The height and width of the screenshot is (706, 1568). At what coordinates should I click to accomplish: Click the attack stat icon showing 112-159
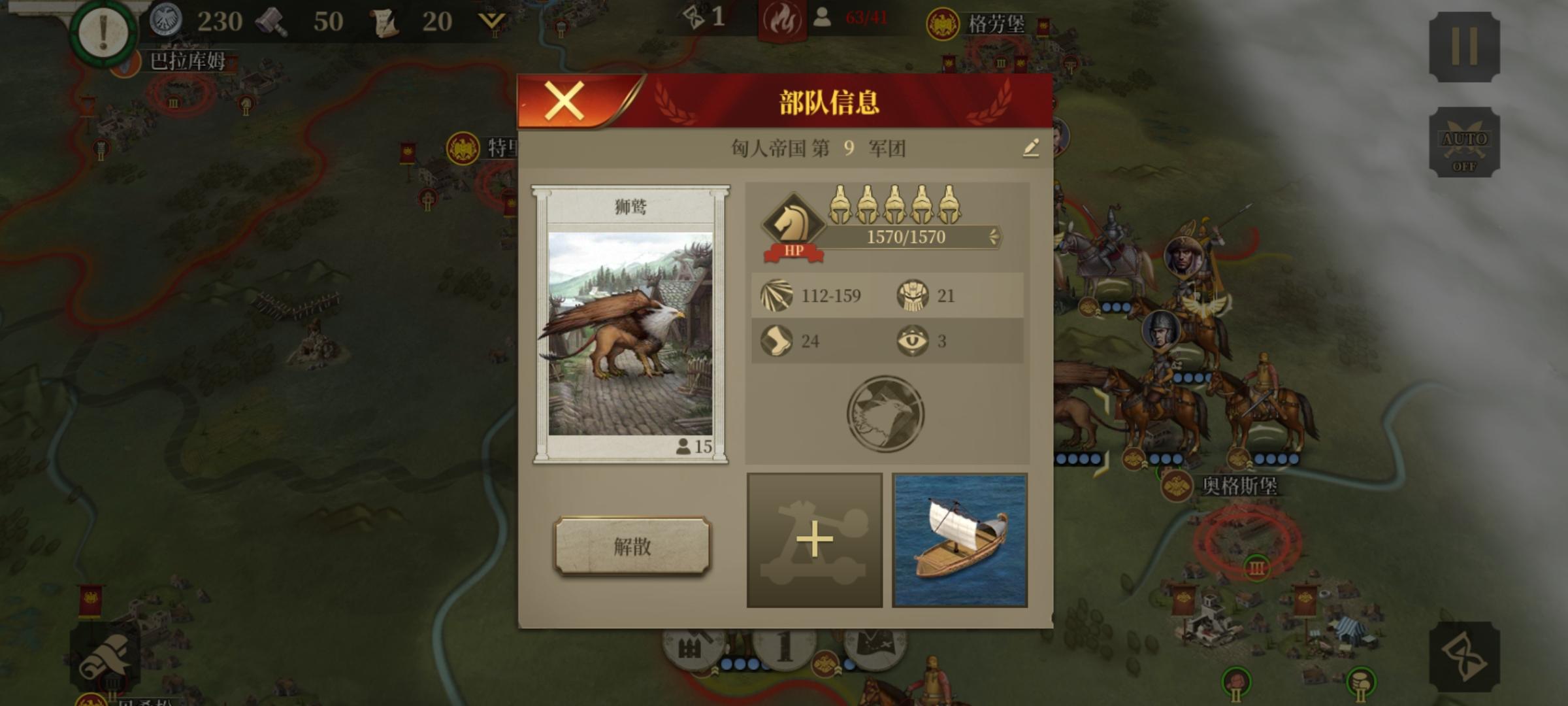pyautogui.click(x=776, y=295)
